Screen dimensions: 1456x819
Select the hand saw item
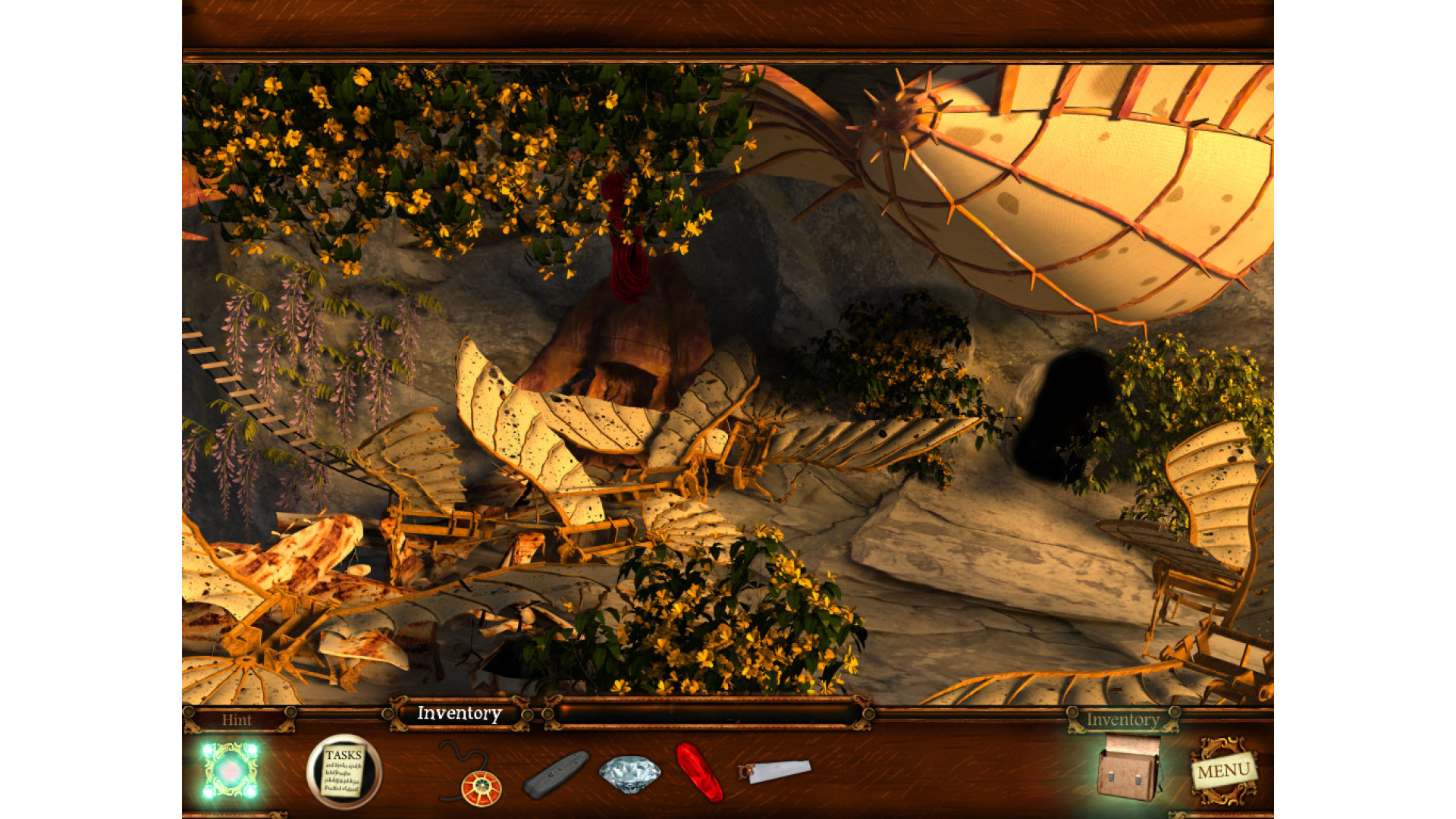click(x=775, y=772)
